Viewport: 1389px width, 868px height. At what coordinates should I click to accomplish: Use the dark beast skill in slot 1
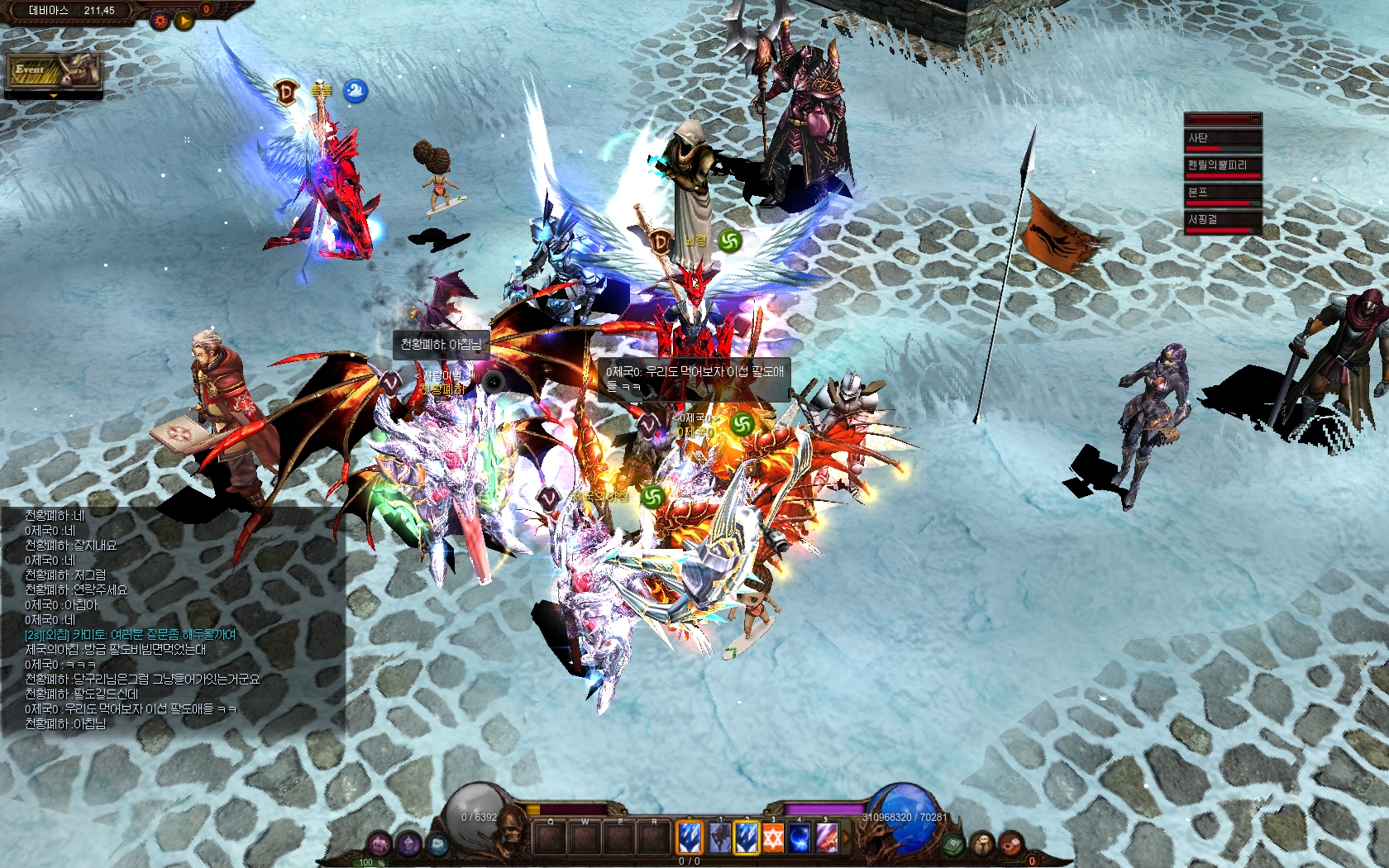(719, 837)
